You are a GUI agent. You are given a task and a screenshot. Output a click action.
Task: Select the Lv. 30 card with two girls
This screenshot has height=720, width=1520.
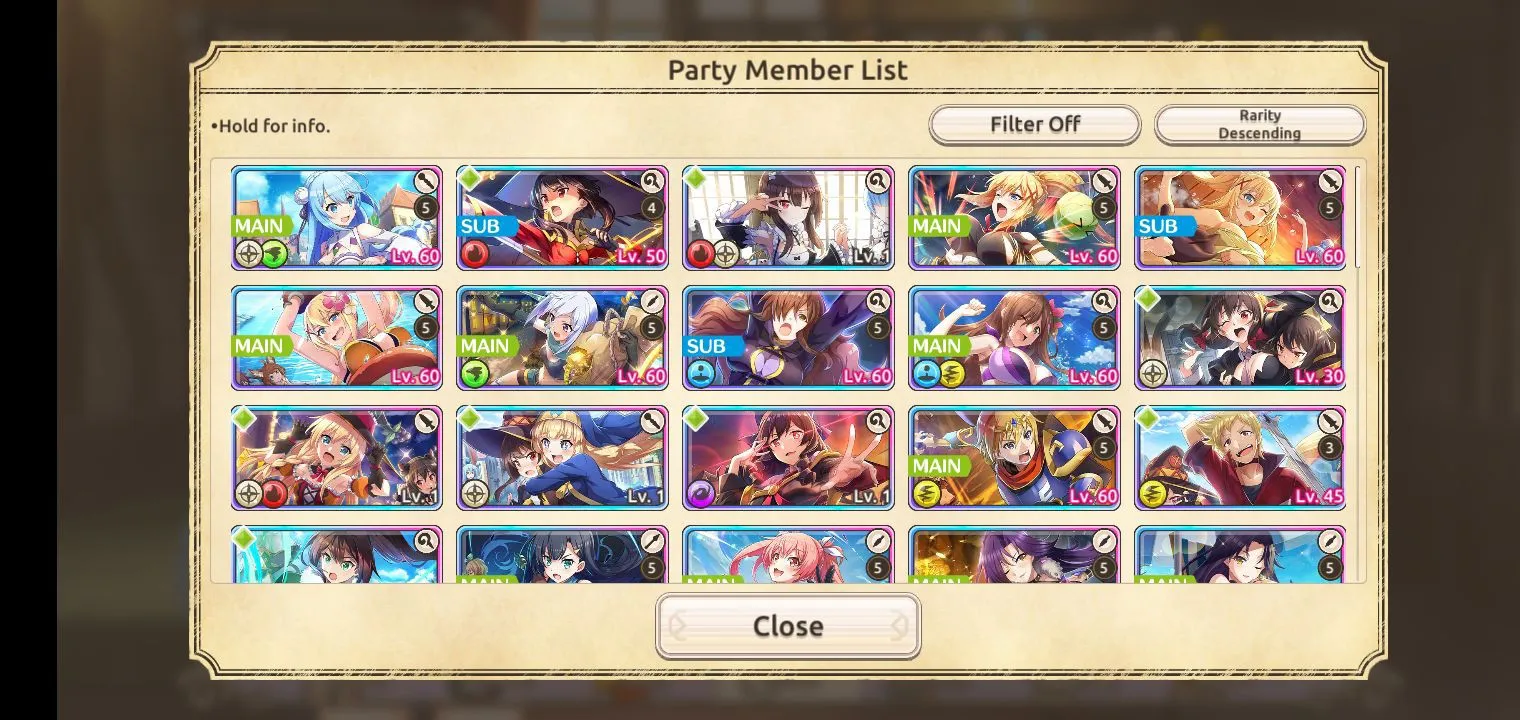[x=1240, y=338]
